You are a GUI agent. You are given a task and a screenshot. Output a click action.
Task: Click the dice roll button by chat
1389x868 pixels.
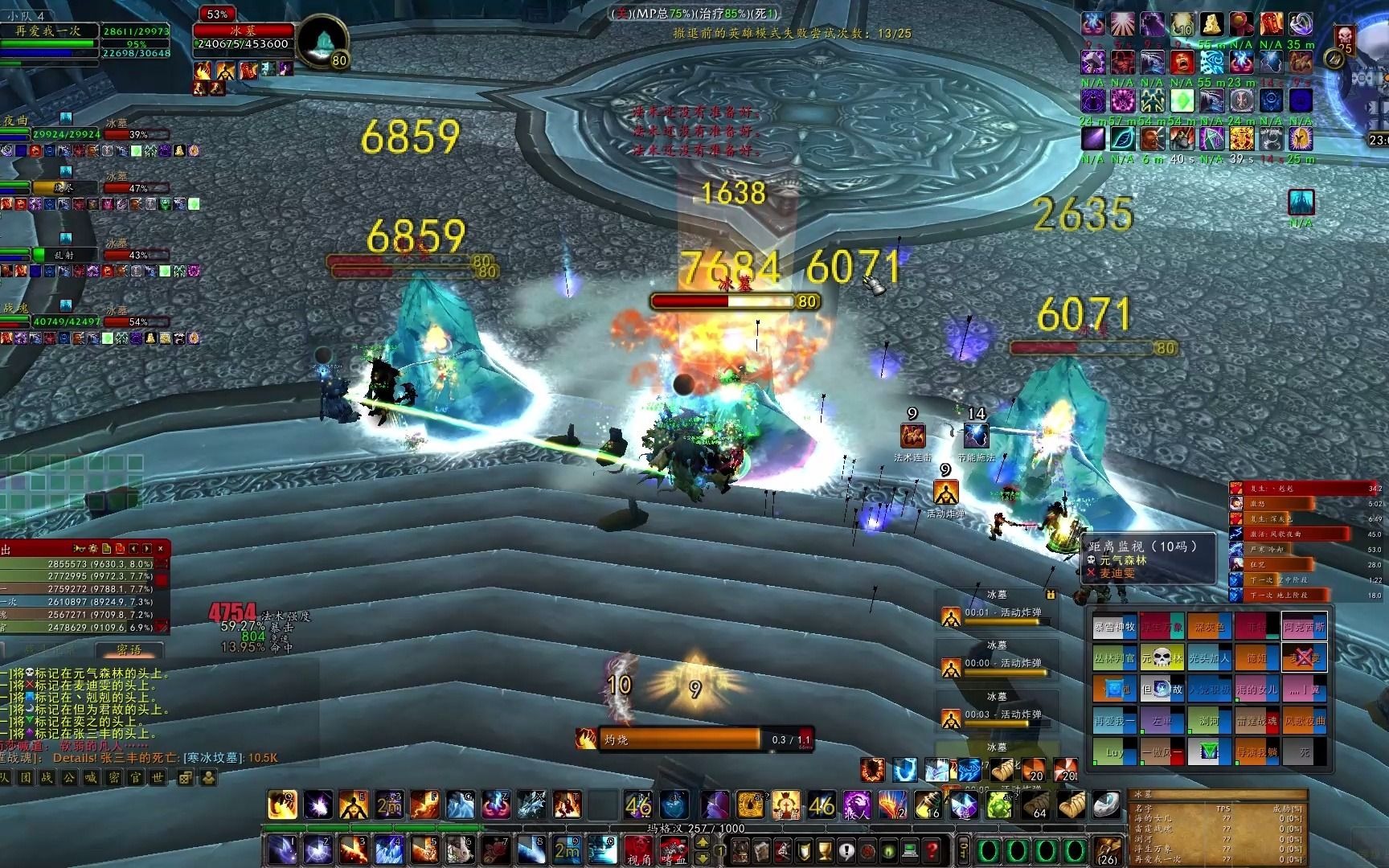point(185,777)
